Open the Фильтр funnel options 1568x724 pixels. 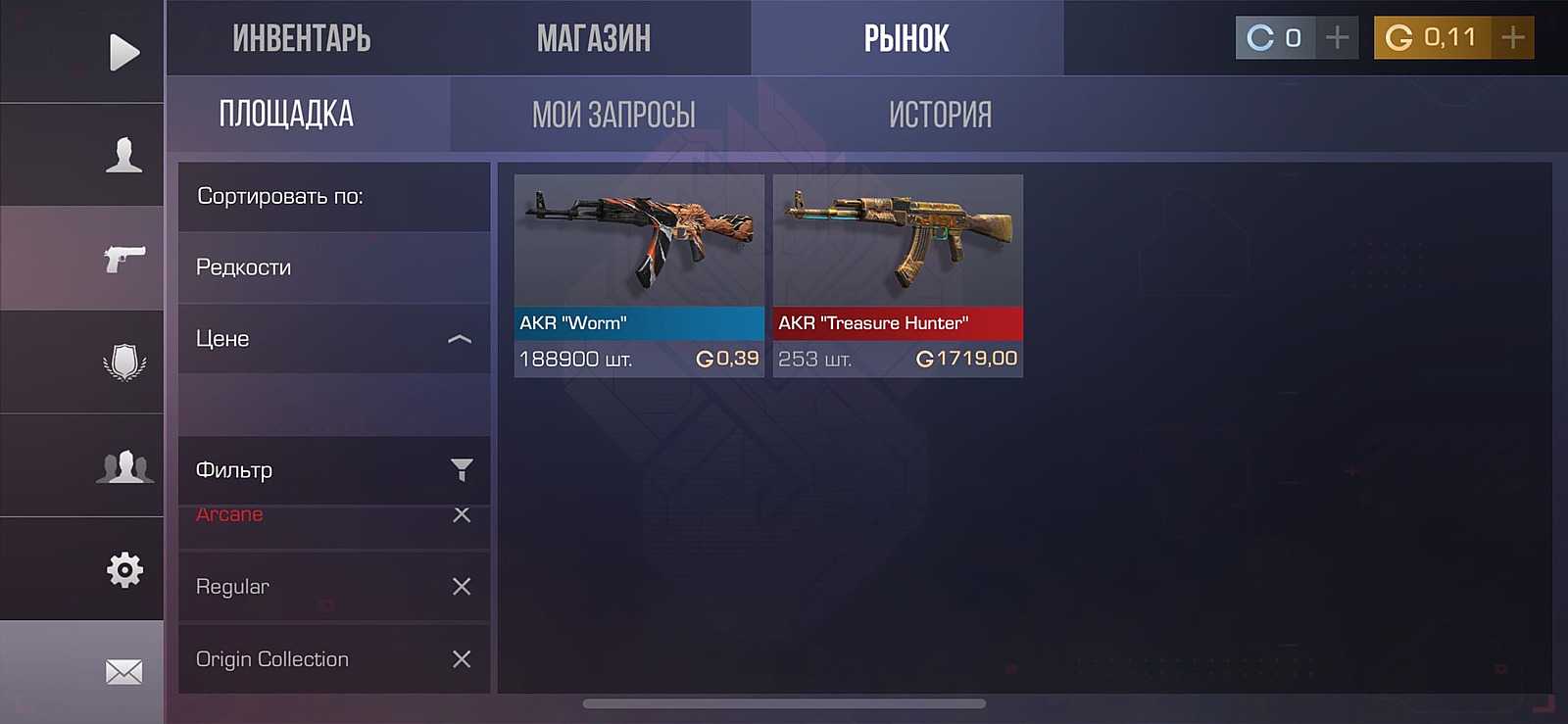tap(462, 470)
